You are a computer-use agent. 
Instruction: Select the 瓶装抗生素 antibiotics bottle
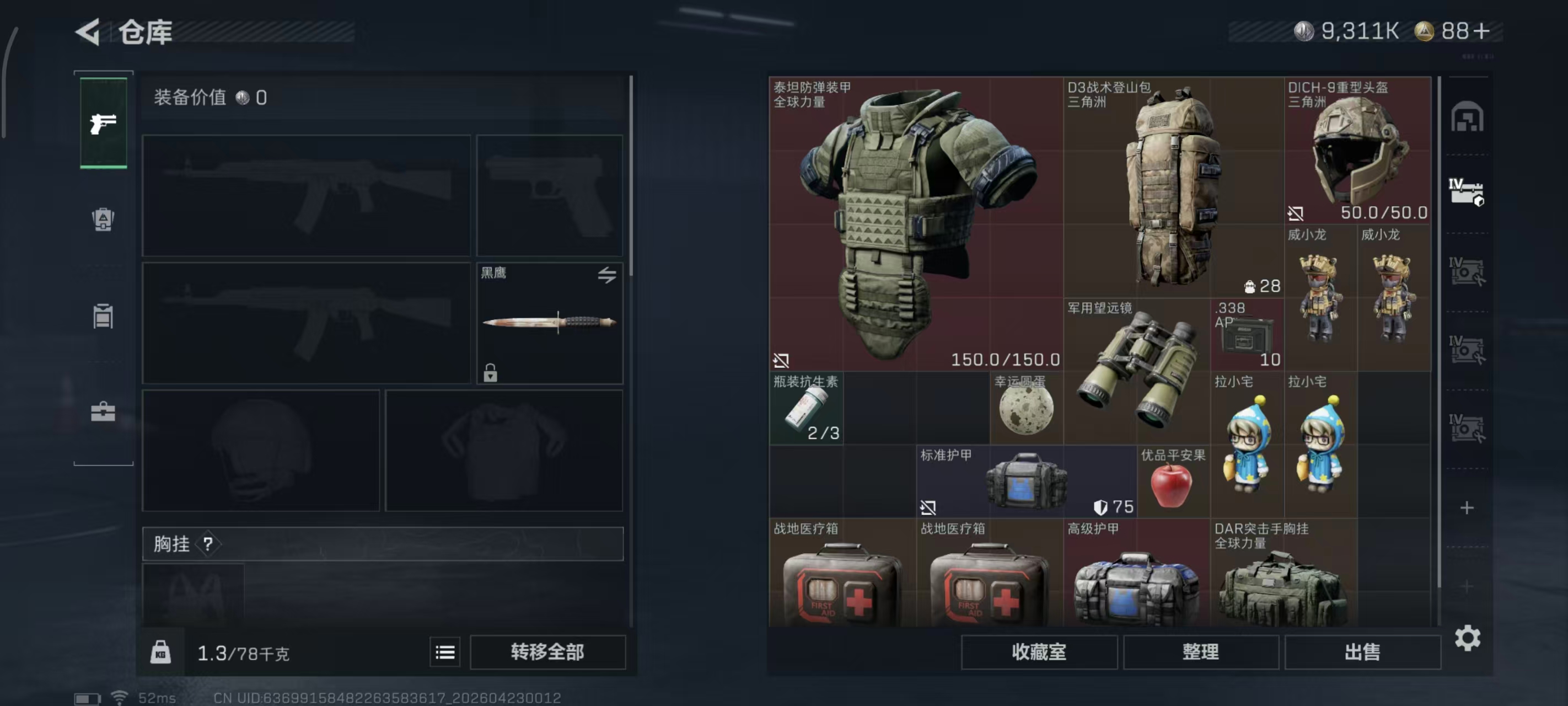[806, 408]
